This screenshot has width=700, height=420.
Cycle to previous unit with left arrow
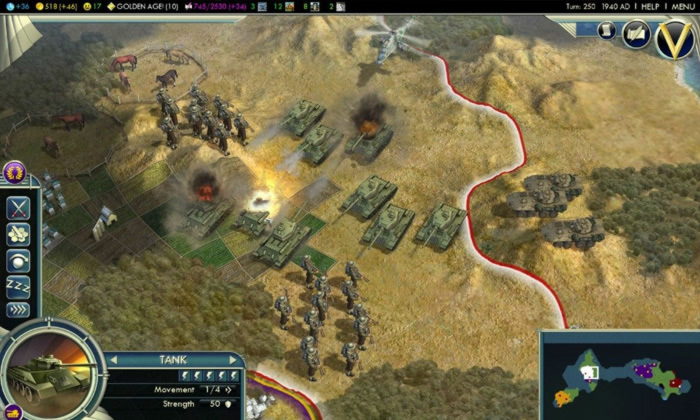coord(113,360)
